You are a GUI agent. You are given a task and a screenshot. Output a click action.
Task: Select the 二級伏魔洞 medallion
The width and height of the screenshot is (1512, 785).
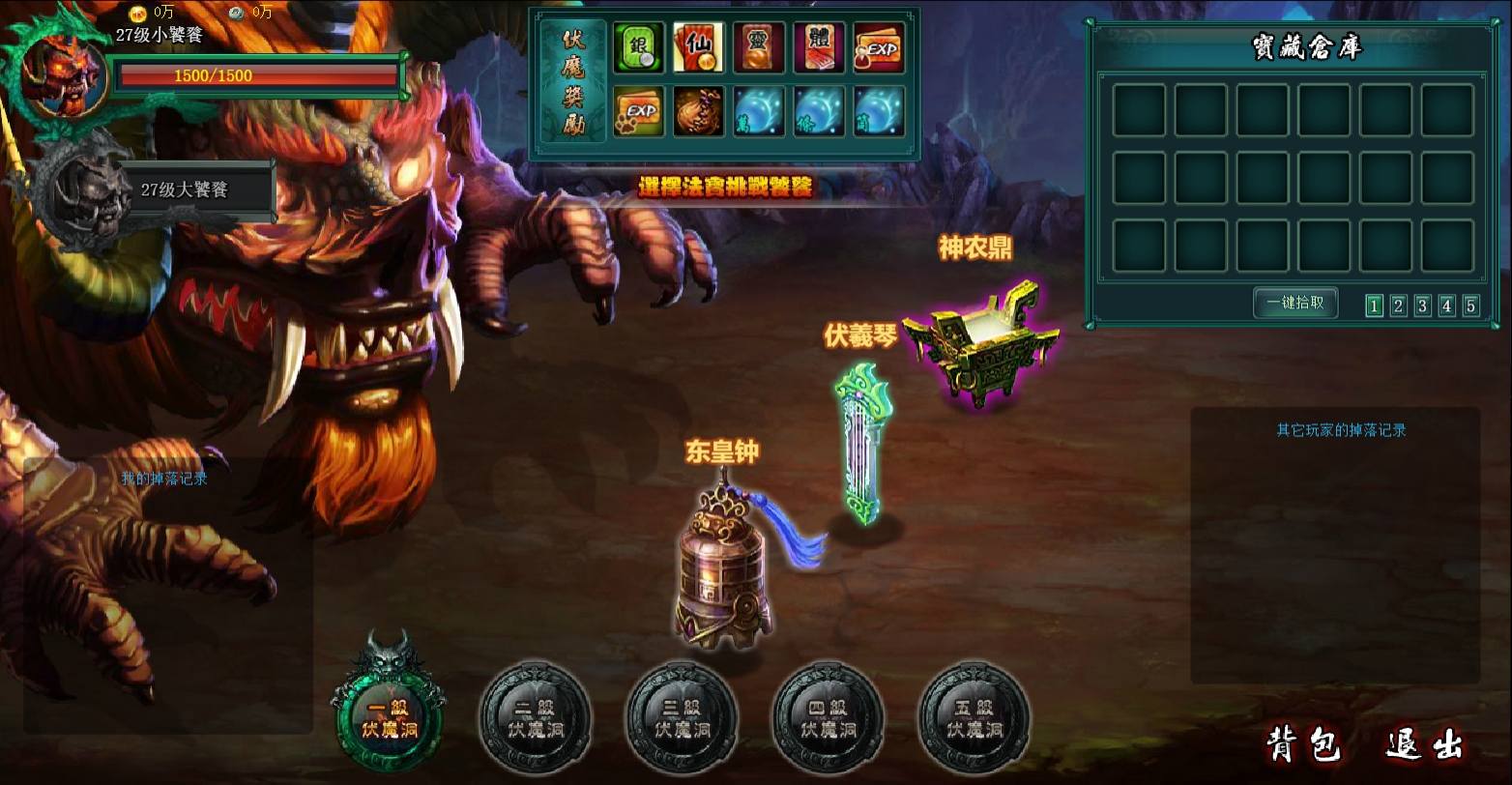tap(536, 717)
